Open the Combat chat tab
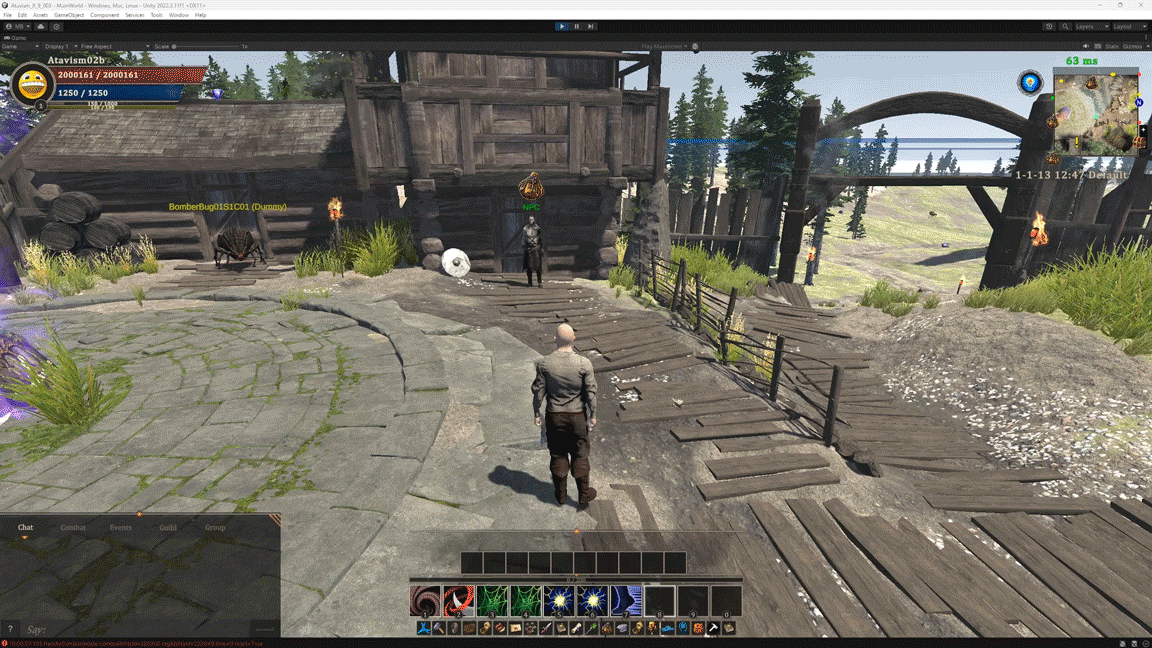This screenshot has width=1152, height=648. tap(73, 527)
